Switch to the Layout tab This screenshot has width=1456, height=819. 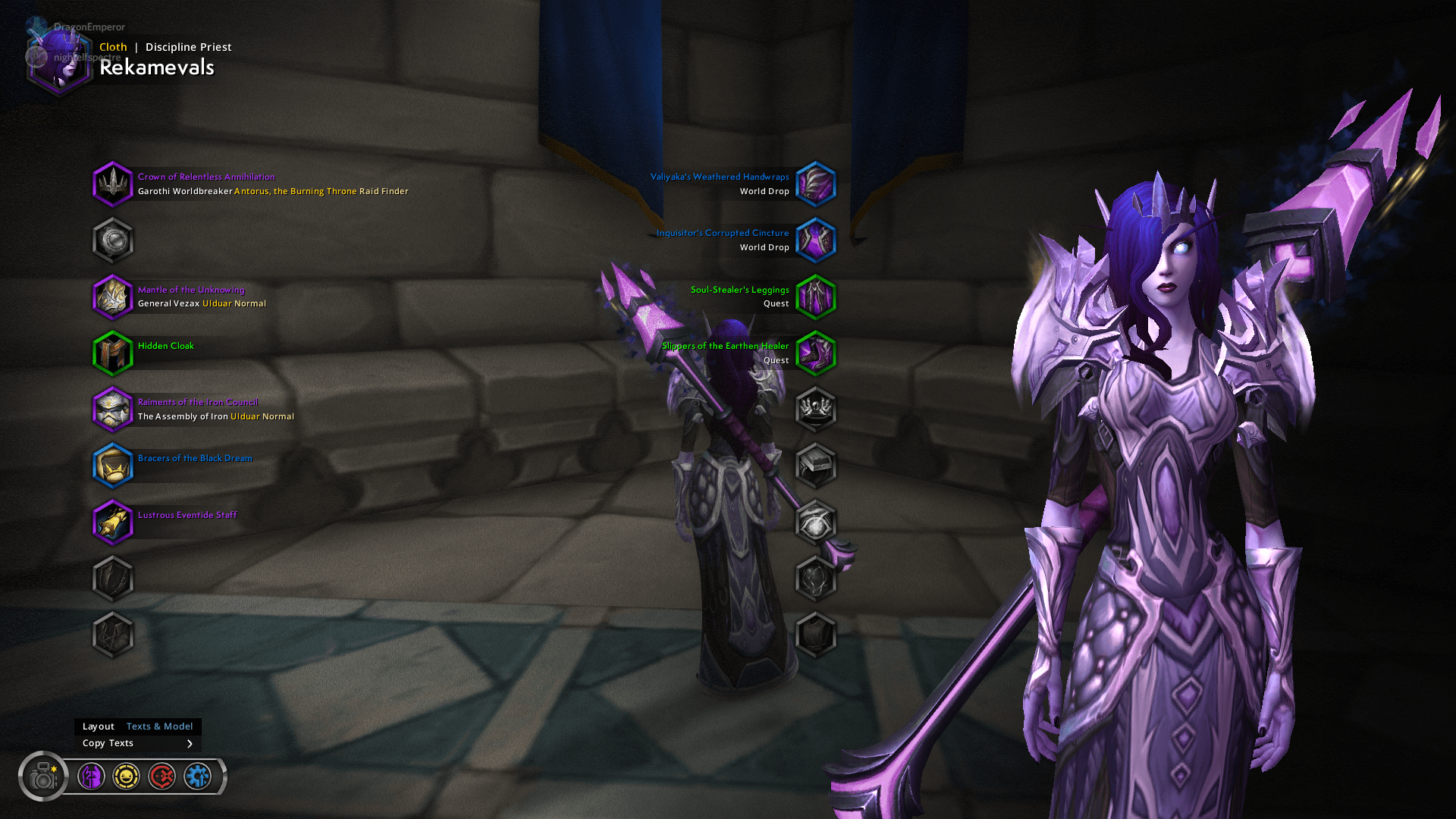99,726
